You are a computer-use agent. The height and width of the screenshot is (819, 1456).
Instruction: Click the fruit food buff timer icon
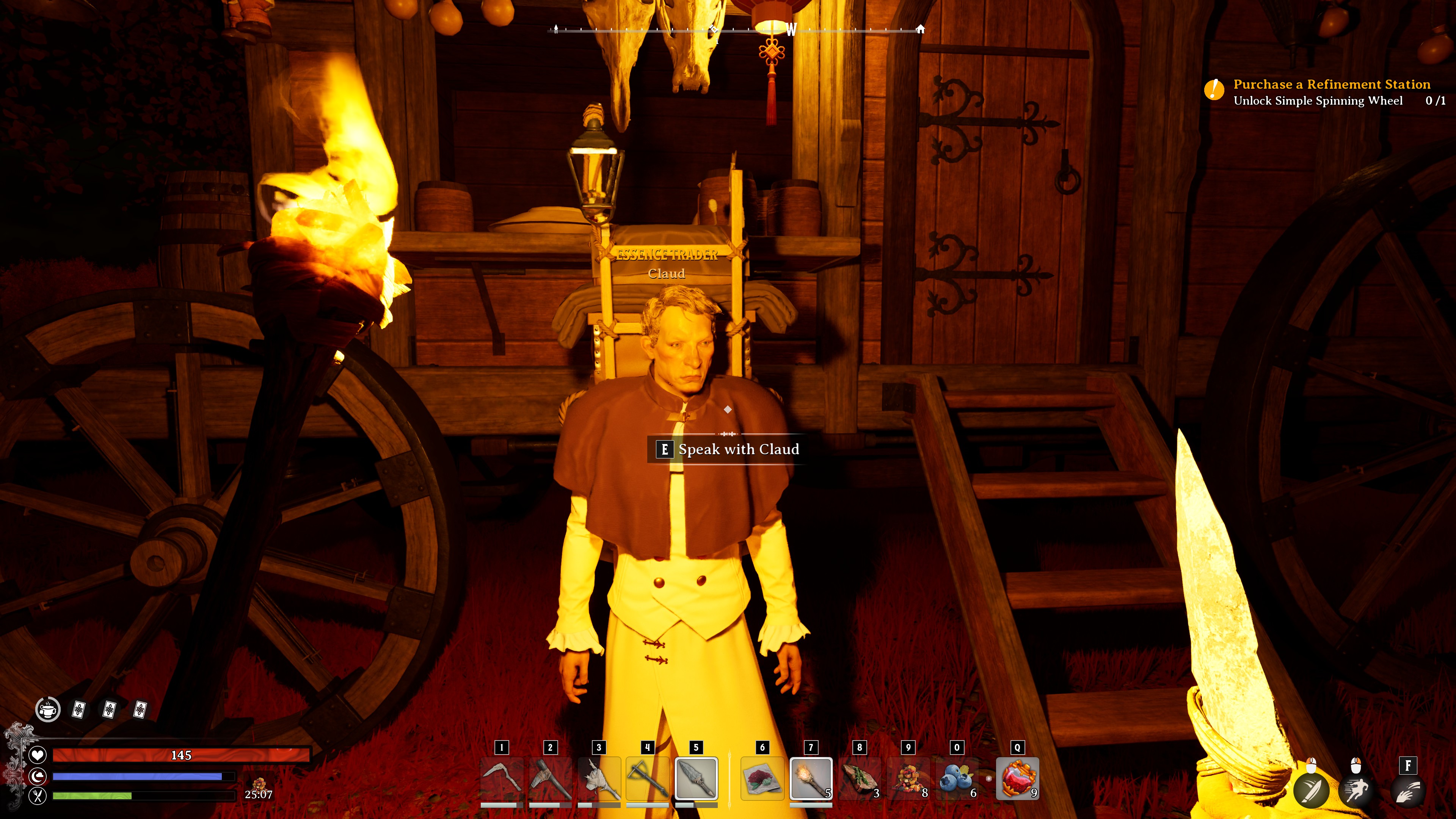(259, 784)
